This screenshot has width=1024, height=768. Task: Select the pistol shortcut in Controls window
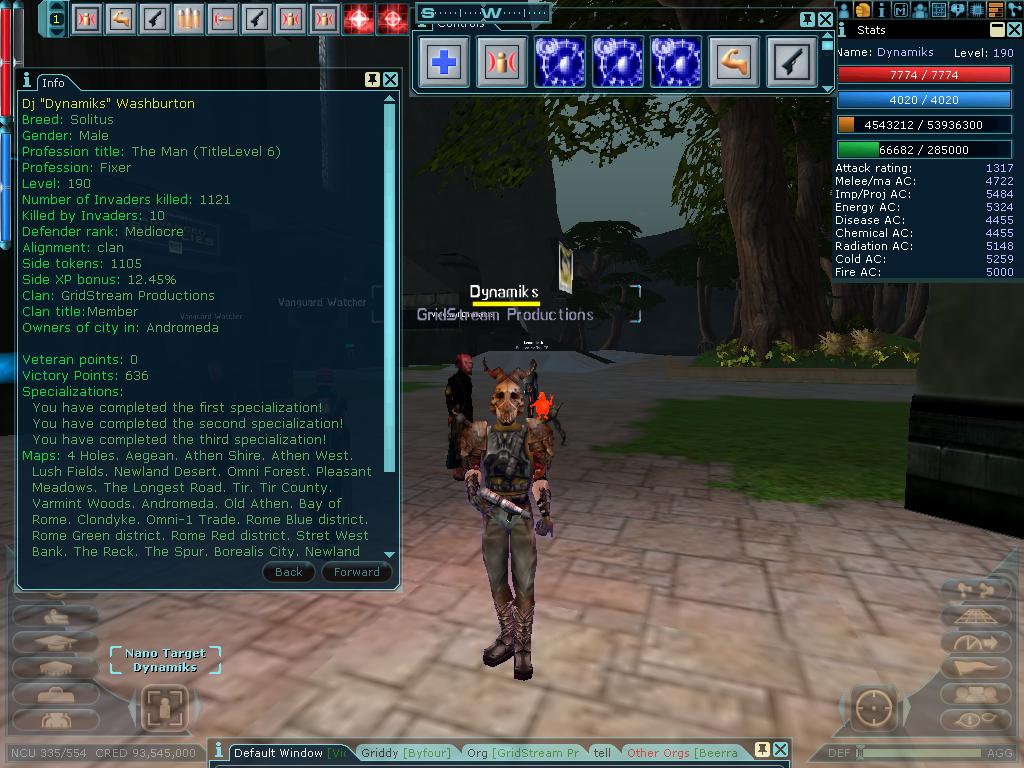tap(792, 62)
